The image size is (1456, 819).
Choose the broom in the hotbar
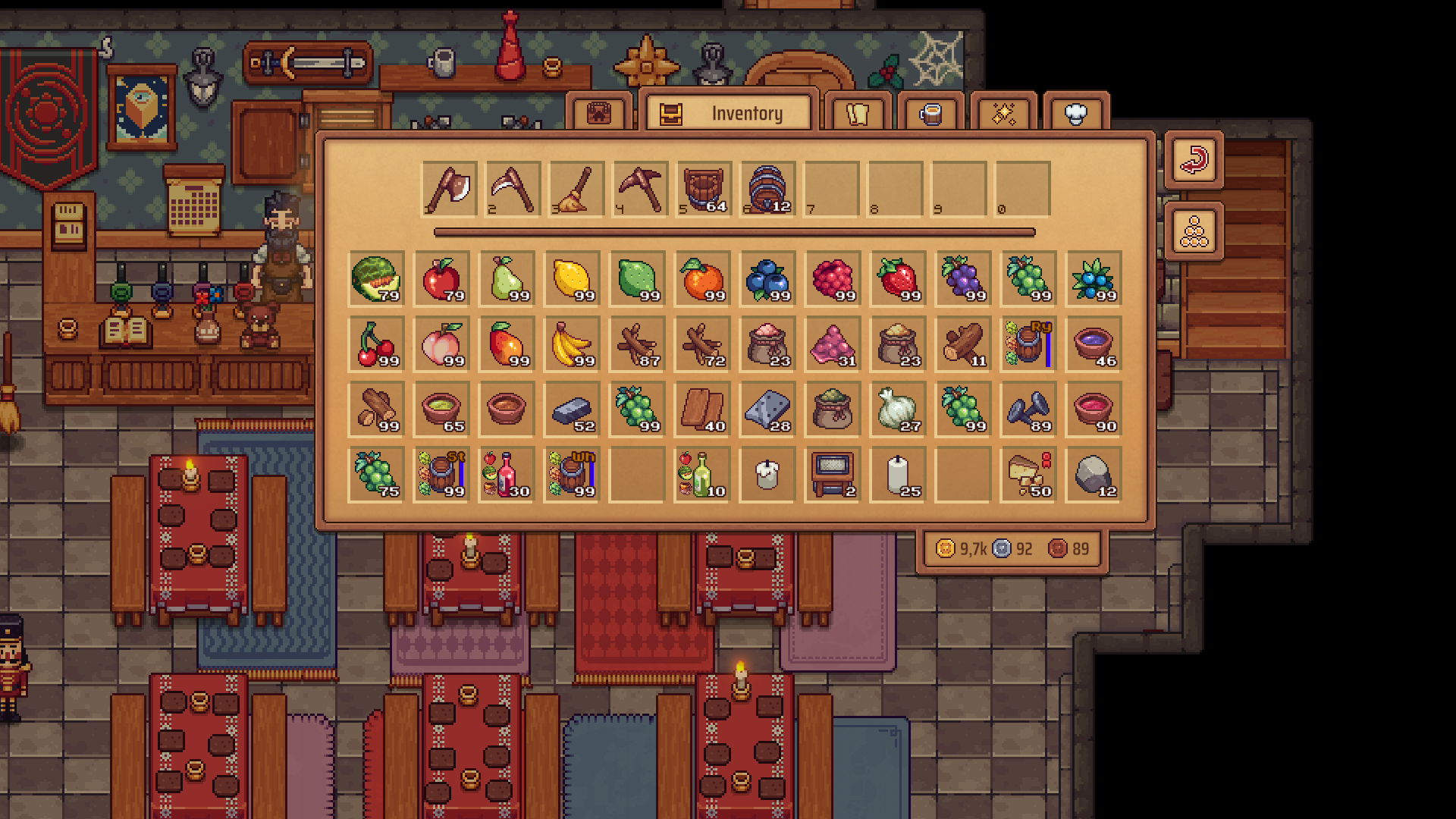[576, 189]
